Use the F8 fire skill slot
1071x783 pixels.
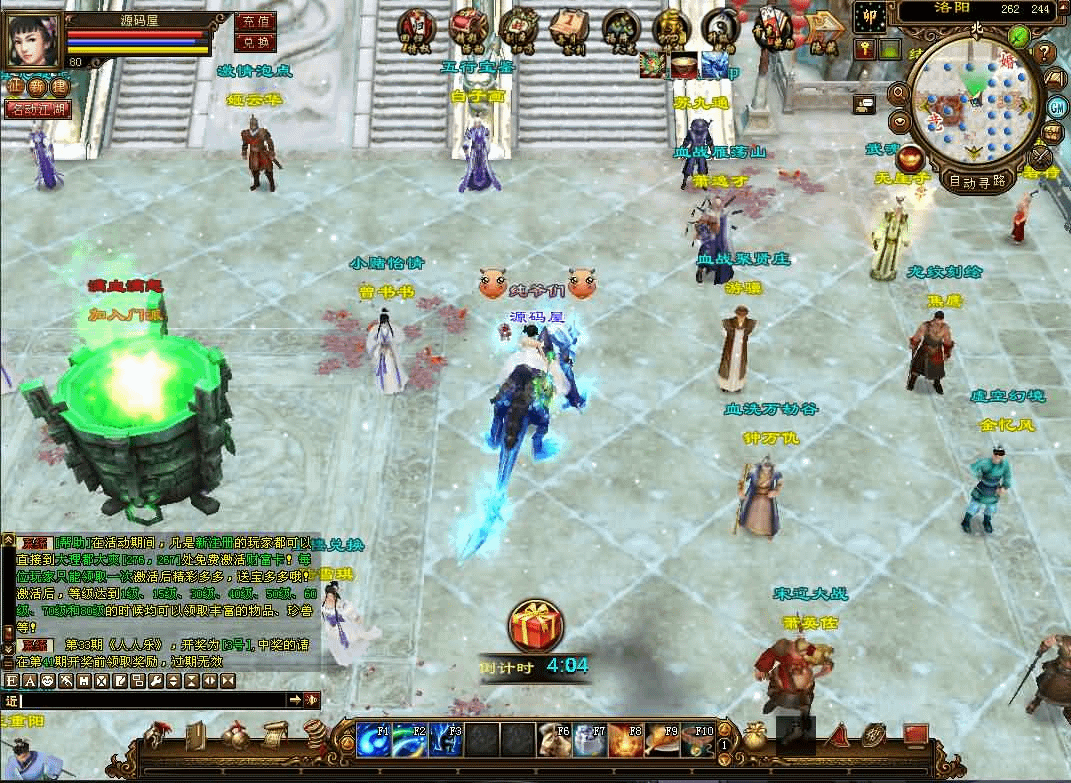pos(624,740)
